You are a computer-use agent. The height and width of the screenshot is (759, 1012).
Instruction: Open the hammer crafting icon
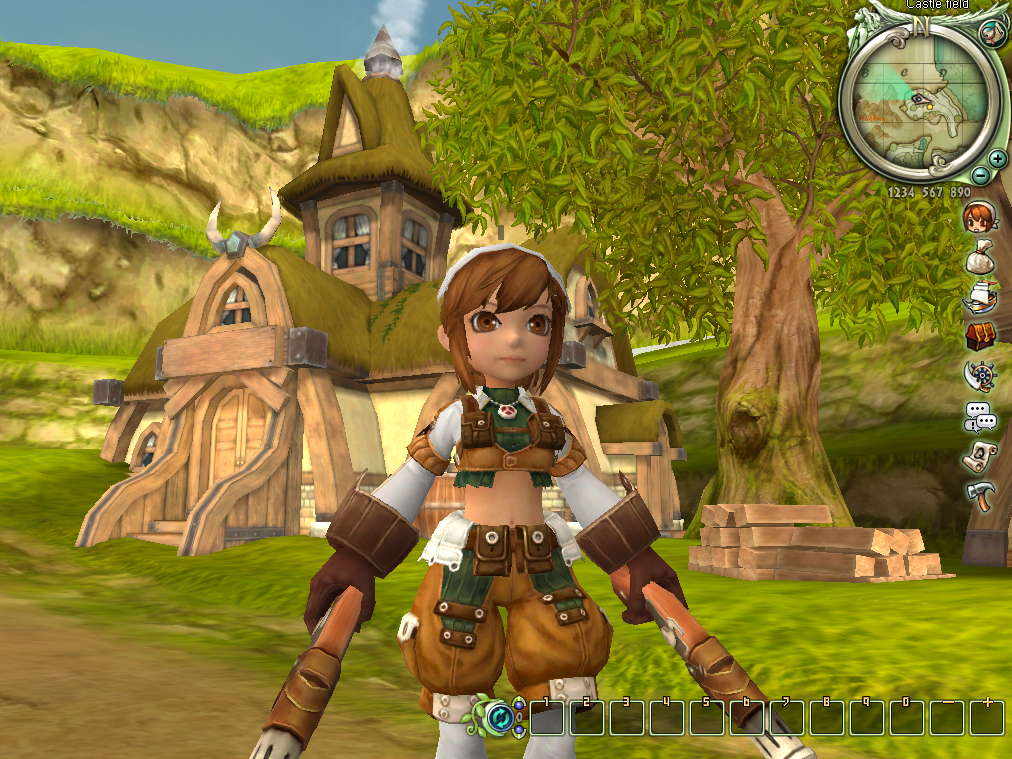pos(978,494)
